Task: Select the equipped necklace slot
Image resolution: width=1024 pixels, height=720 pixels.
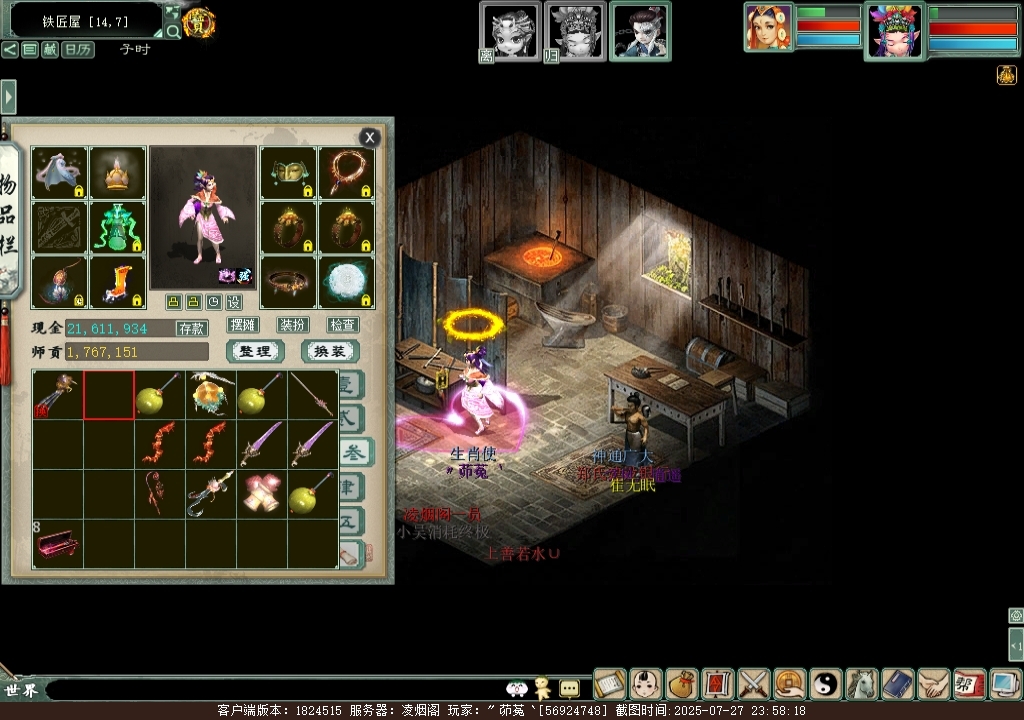Action: coord(346,173)
